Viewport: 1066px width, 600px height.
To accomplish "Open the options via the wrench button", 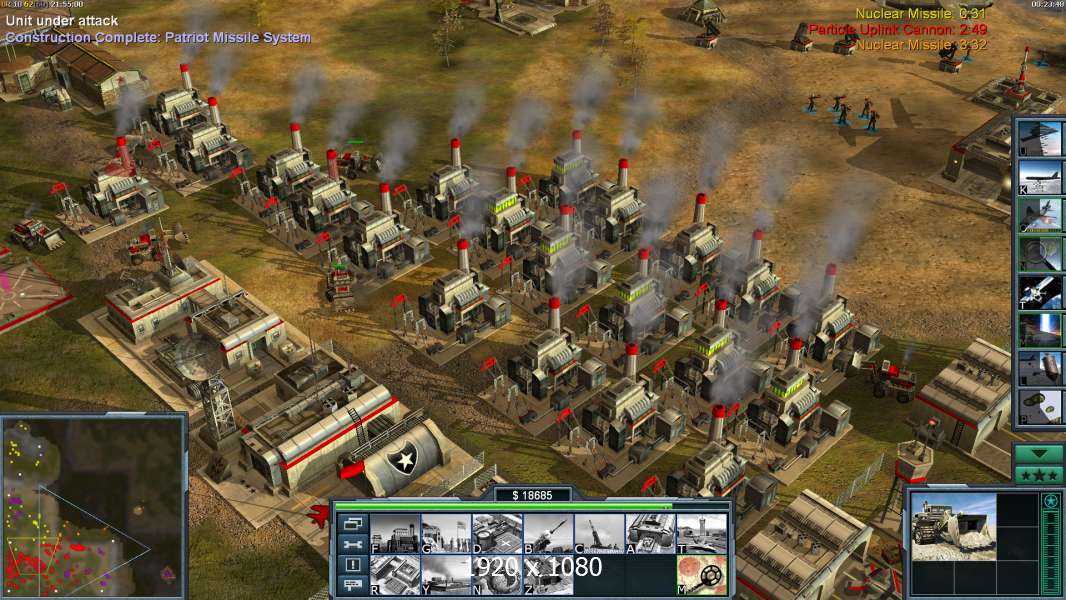I will pyautogui.click(x=353, y=544).
